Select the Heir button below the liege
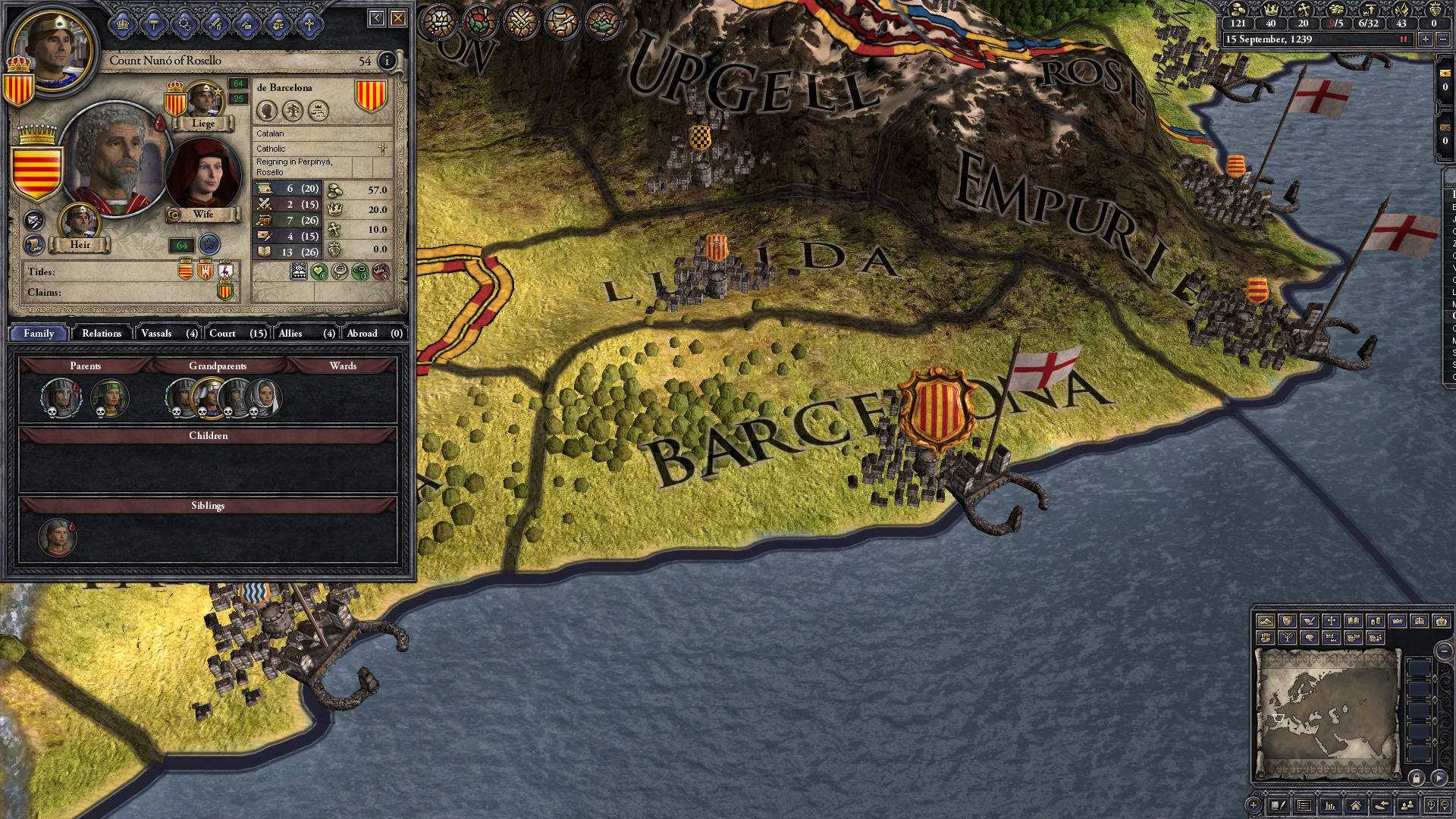This screenshot has height=819, width=1456. (82, 244)
